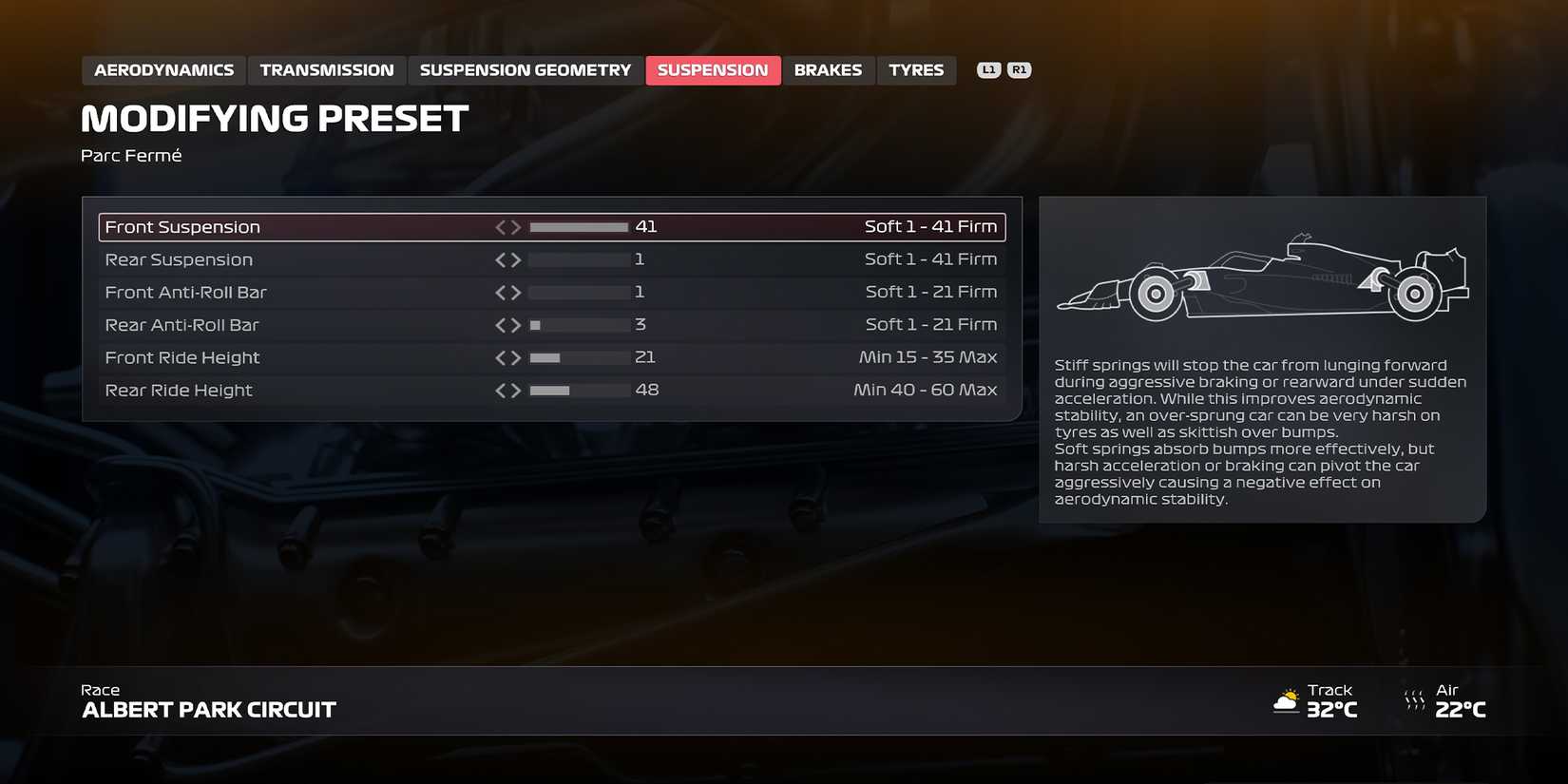Select the Rear Suspension row
Screen dimensions: 1568x784
point(285,258)
